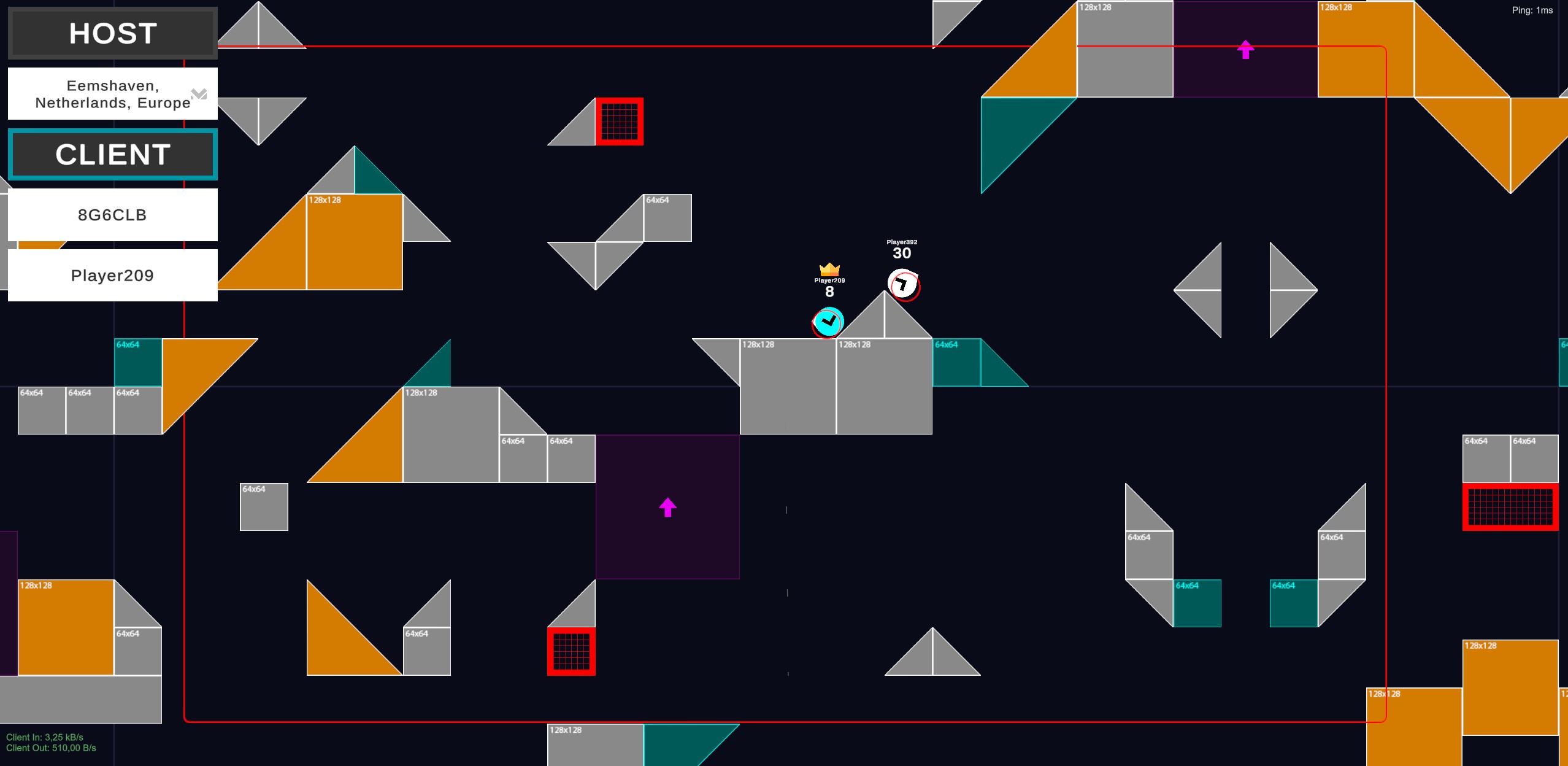This screenshot has width=1568, height=766.
Task: Edit the 8G6CLB join code field
Action: click(113, 215)
